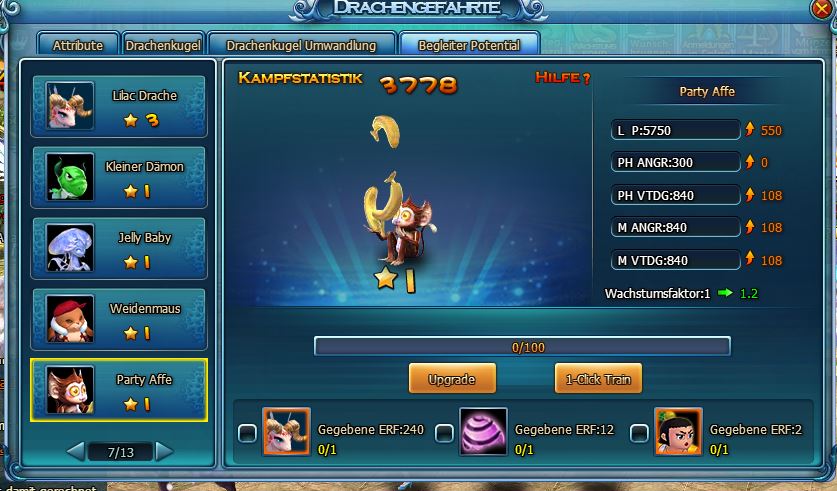Click the Lilac Drache material icon
Viewport: 837px width, 491px height.
click(286, 431)
